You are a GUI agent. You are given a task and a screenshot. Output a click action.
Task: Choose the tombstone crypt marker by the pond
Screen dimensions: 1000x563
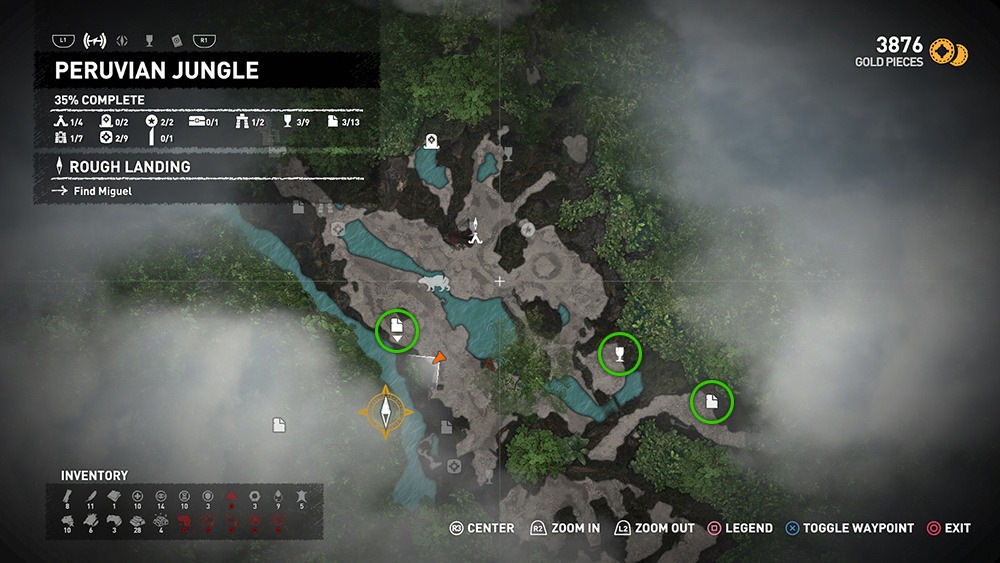coord(431,142)
